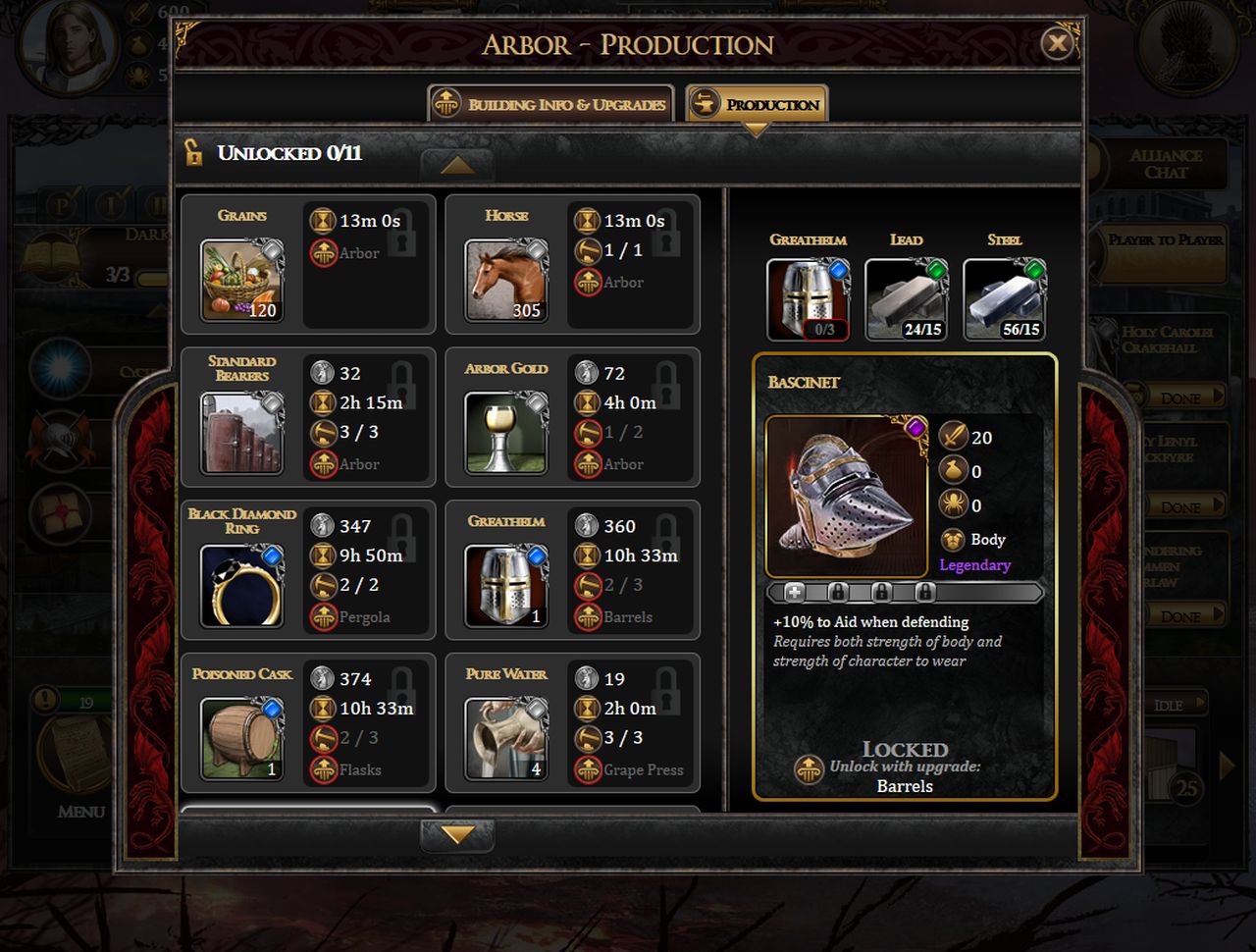The height and width of the screenshot is (952, 1256).
Task: Click the Greathelm ingredient icon
Action: (808, 299)
